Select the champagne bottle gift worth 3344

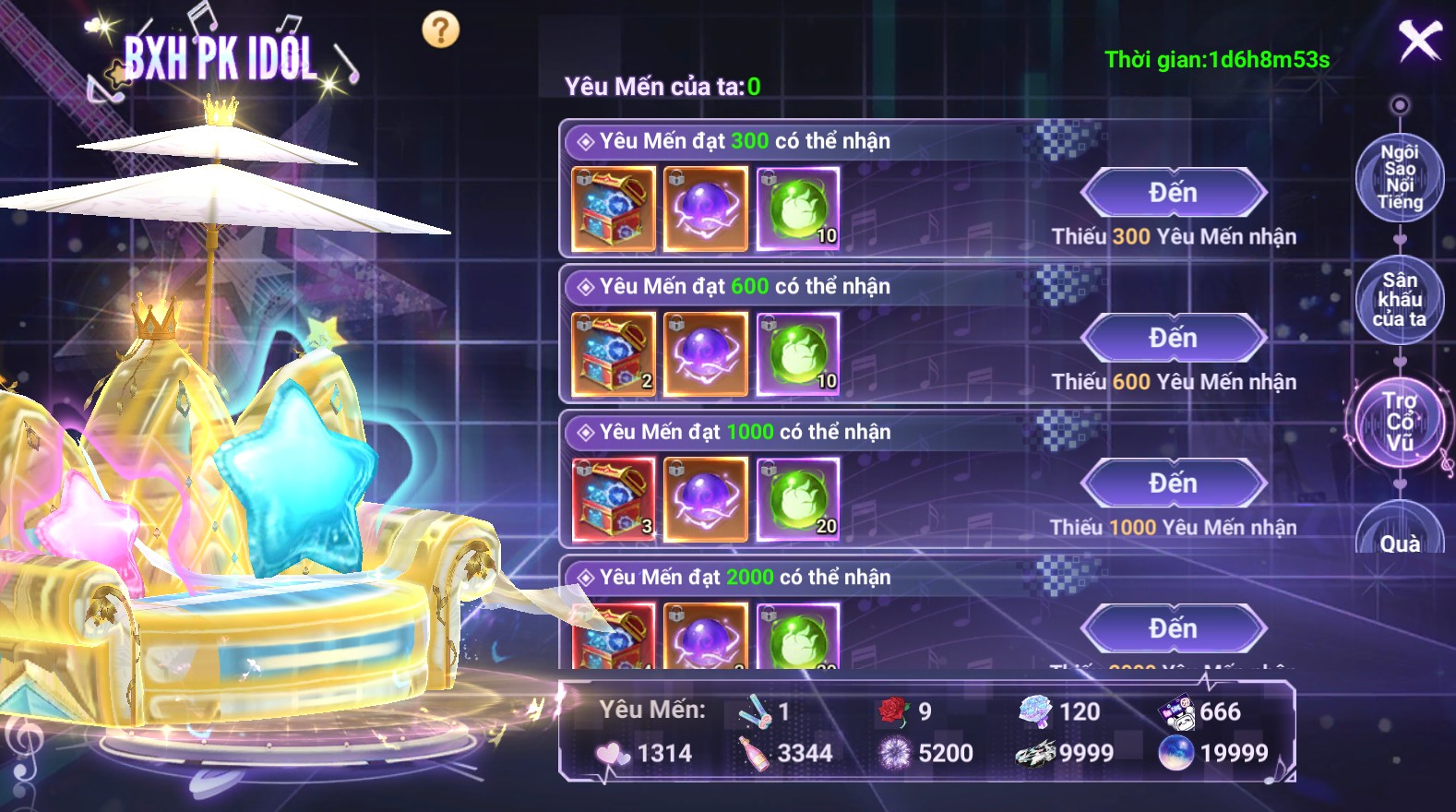click(x=754, y=754)
